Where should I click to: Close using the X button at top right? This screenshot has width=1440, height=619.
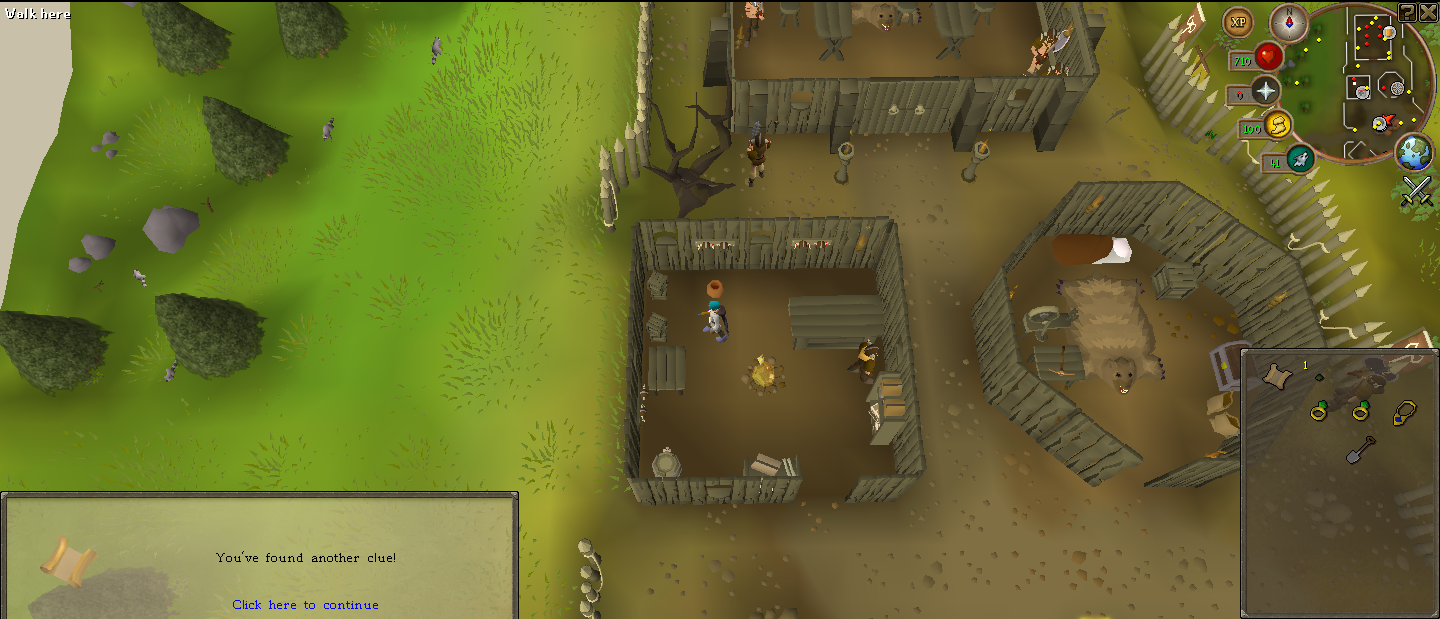1427,12
